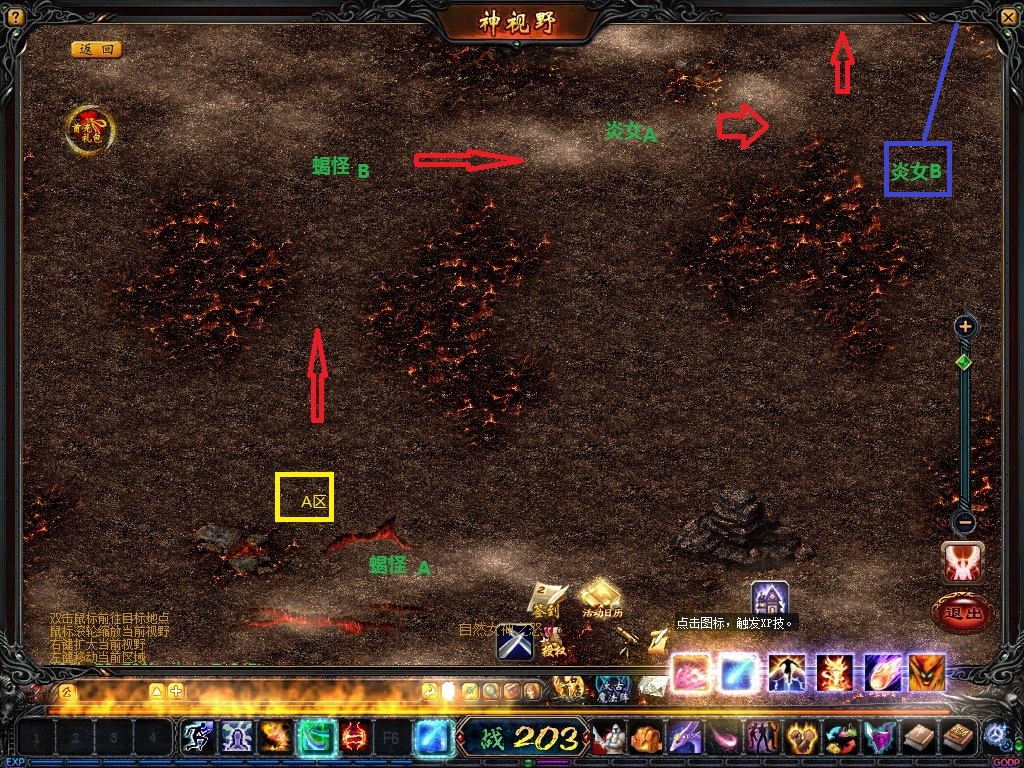This screenshot has width=1024, height=768.
Task: Activate the green glowing blade skill
Action: tap(316, 738)
